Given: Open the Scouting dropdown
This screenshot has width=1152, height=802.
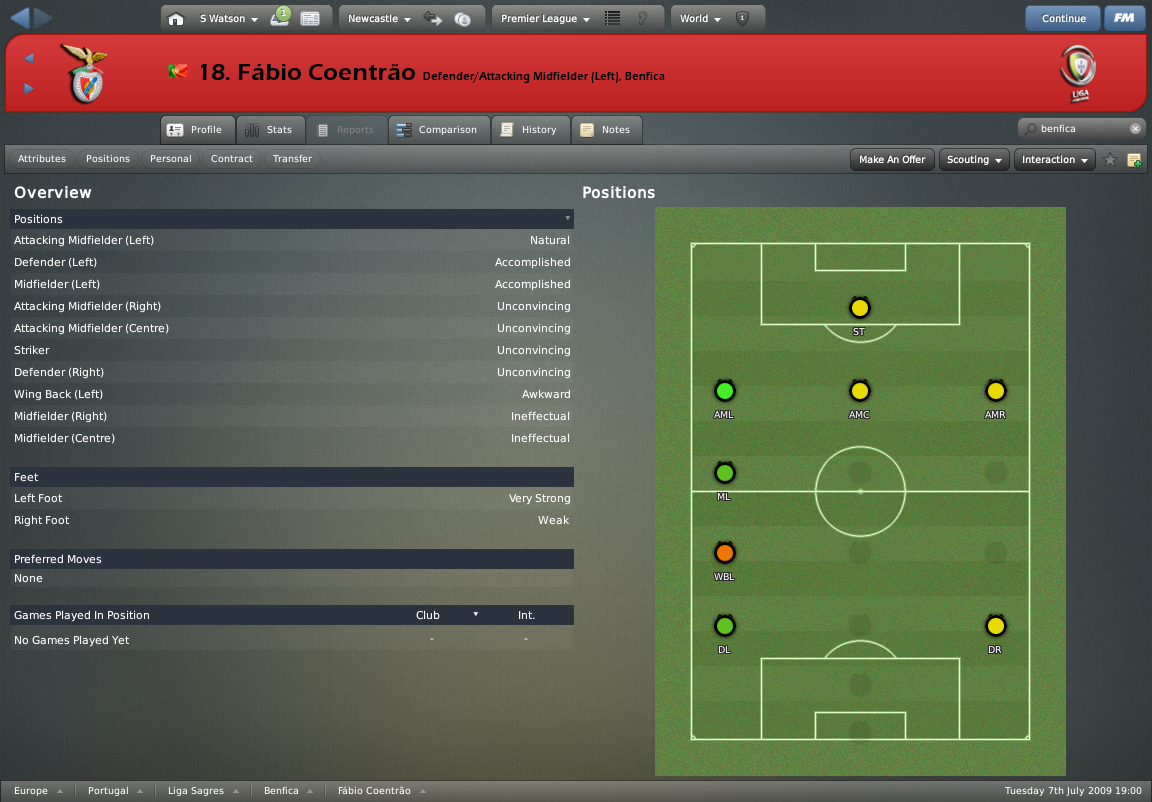Looking at the screenshot, I should [974, 160].
